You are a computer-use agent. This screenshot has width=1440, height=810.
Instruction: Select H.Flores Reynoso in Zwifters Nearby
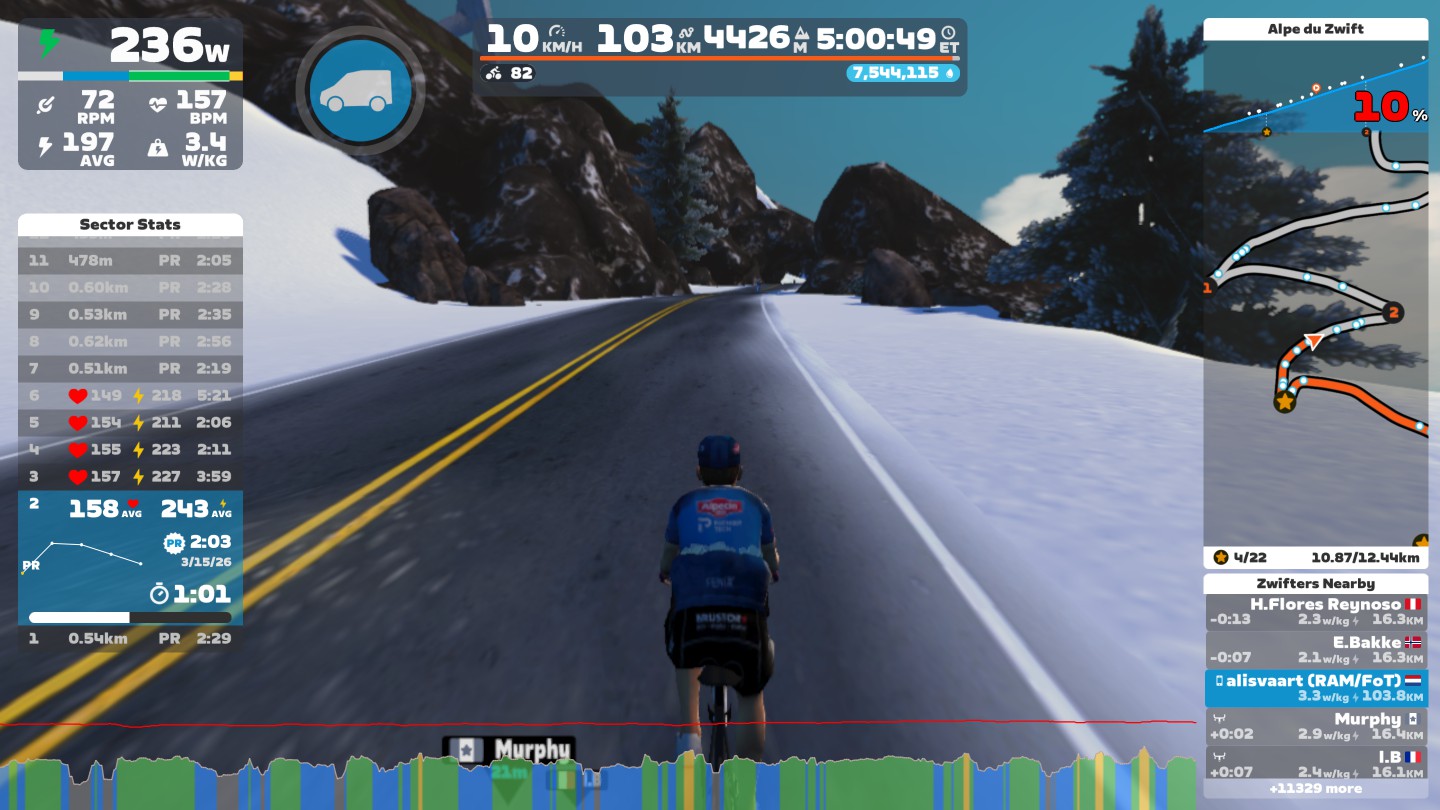coord(1315,612)
